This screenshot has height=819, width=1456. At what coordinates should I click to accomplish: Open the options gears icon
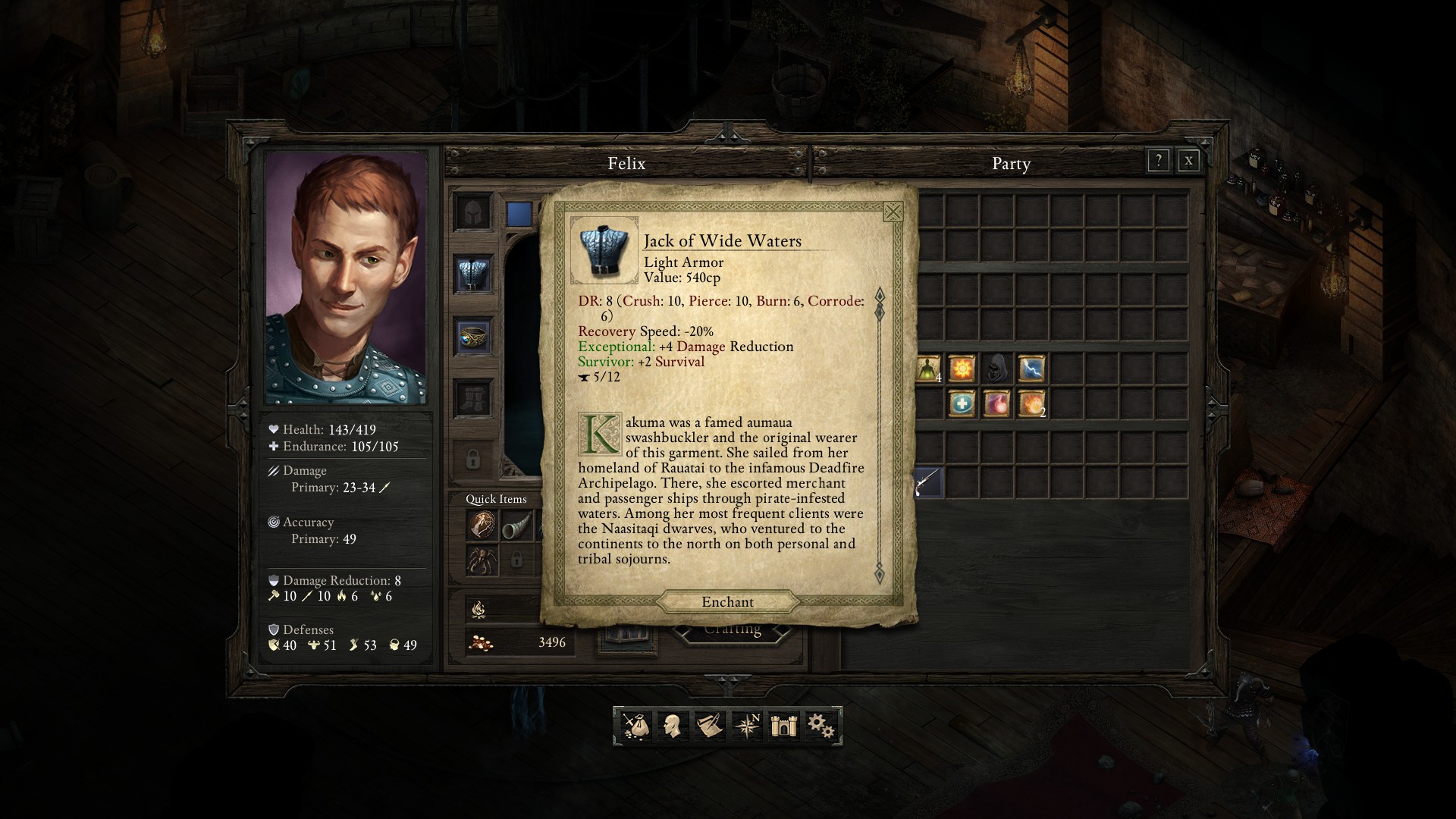pyautogui.click(x=821, y=726)
